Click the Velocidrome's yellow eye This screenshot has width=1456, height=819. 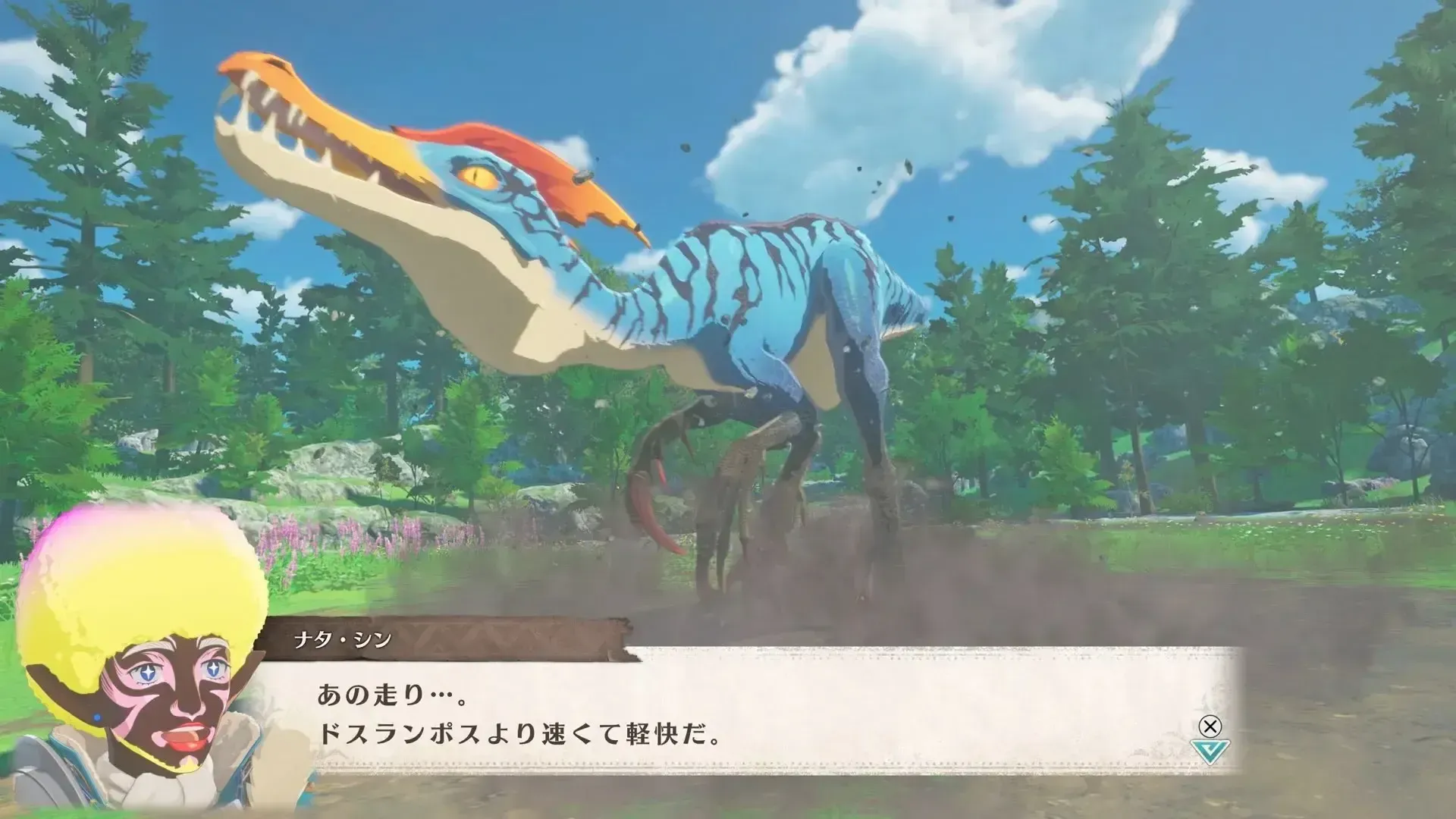pos(478,176)
